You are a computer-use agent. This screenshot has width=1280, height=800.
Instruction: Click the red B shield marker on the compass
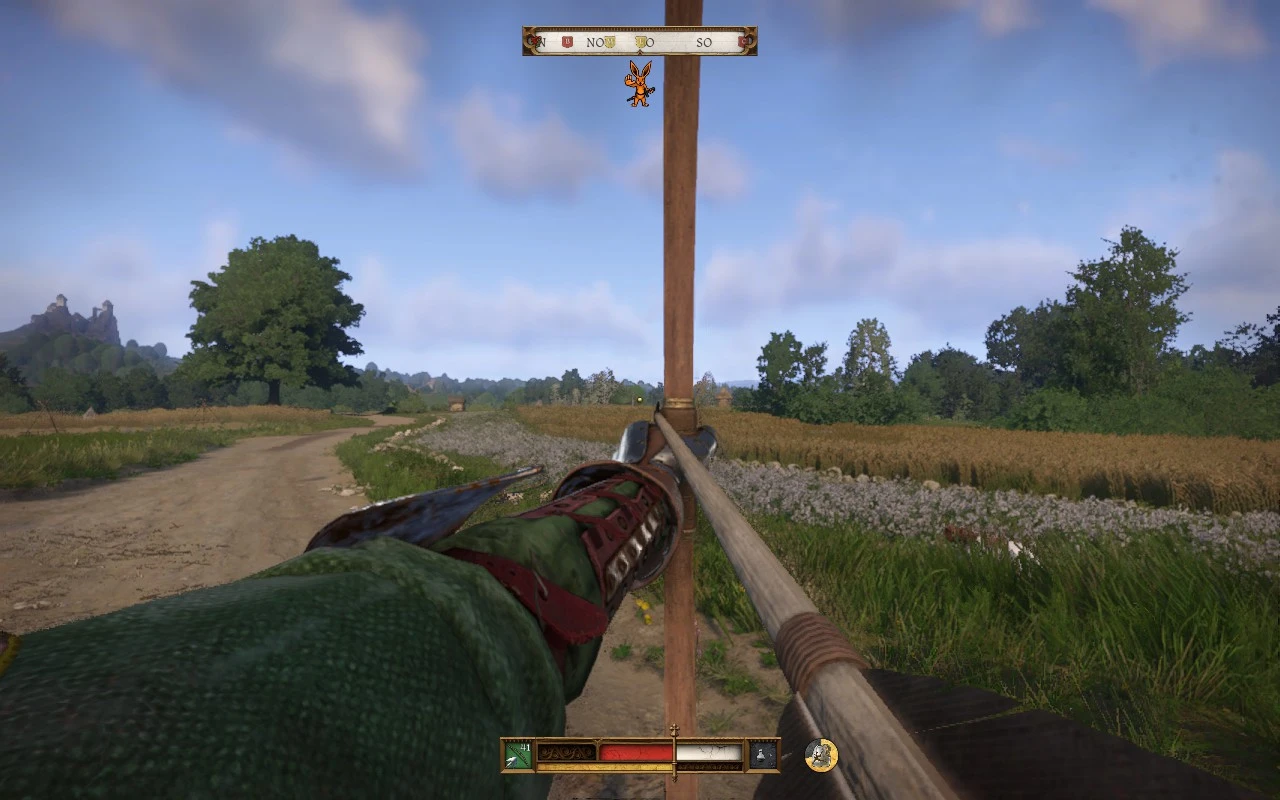click(567, 41)
